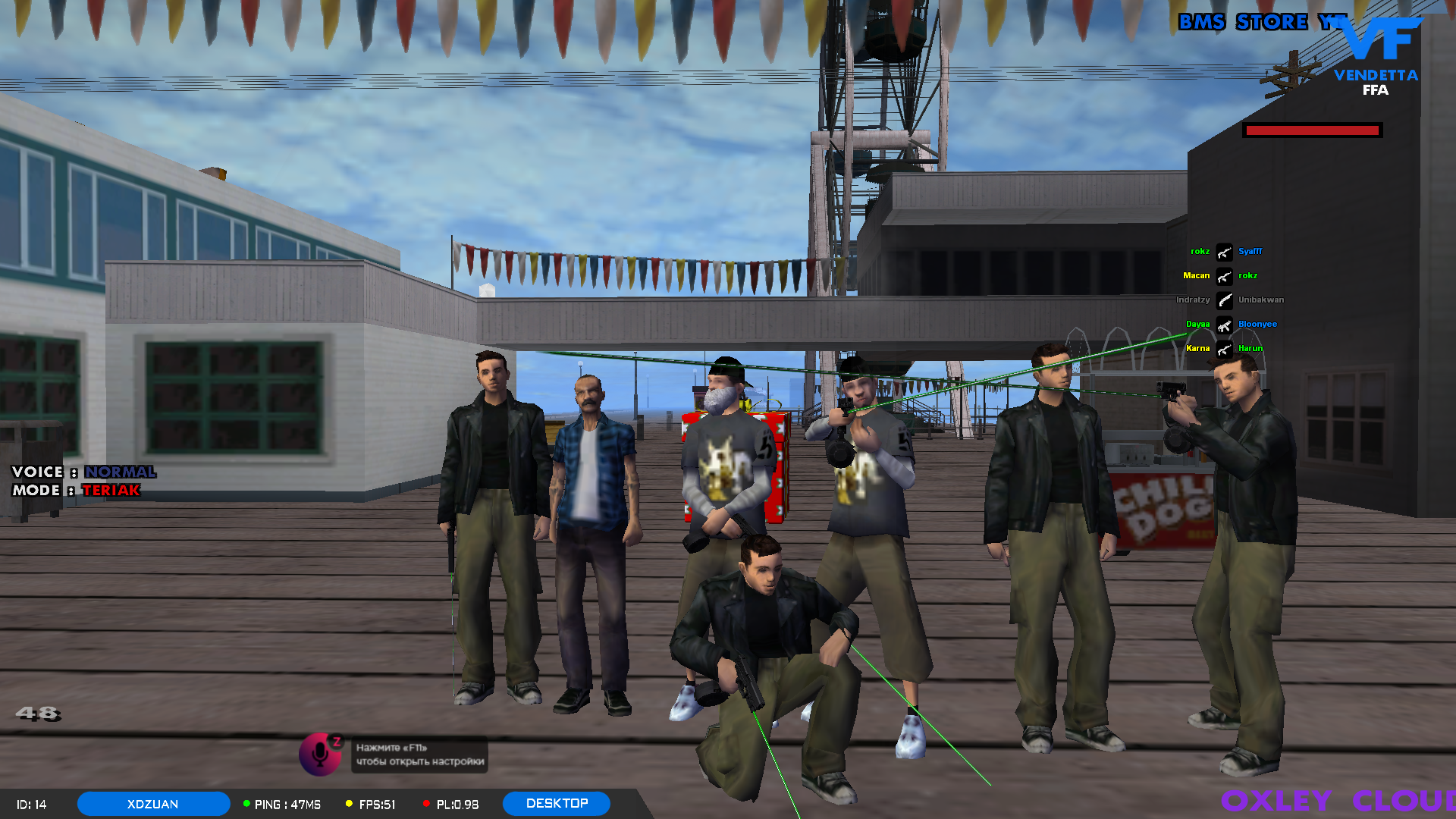
Task: Click the Нажмите F11 settings notification
Action: (x=419, y=755)
